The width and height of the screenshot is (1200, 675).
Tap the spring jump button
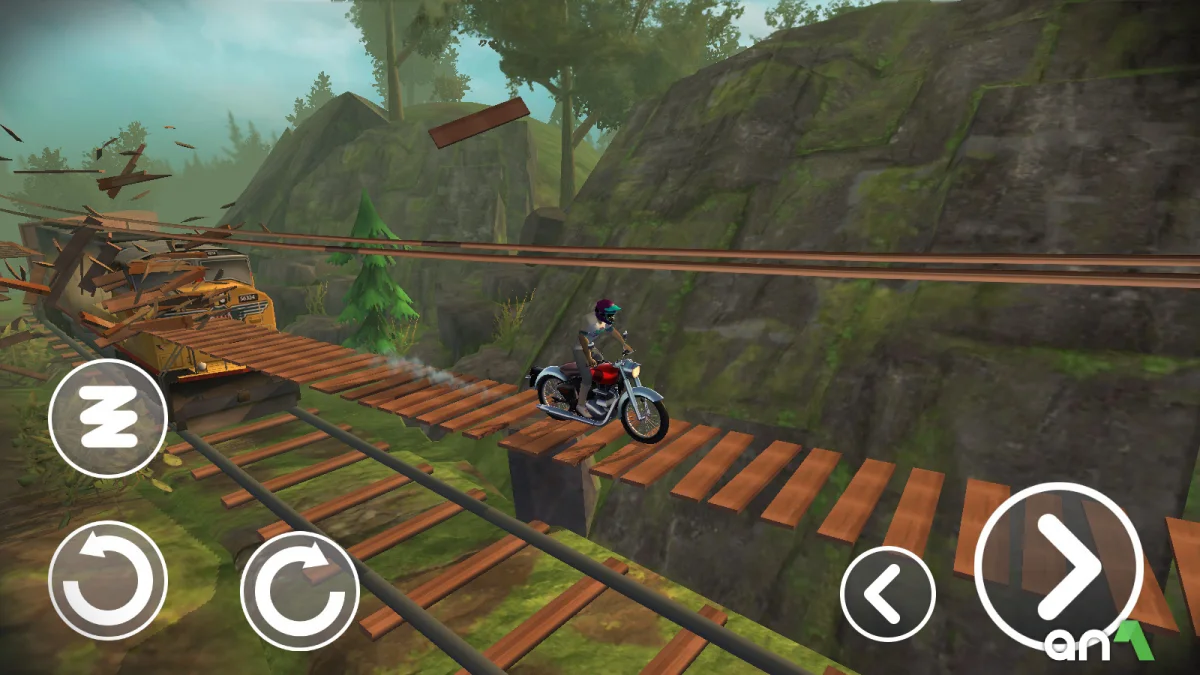point(107,418)
